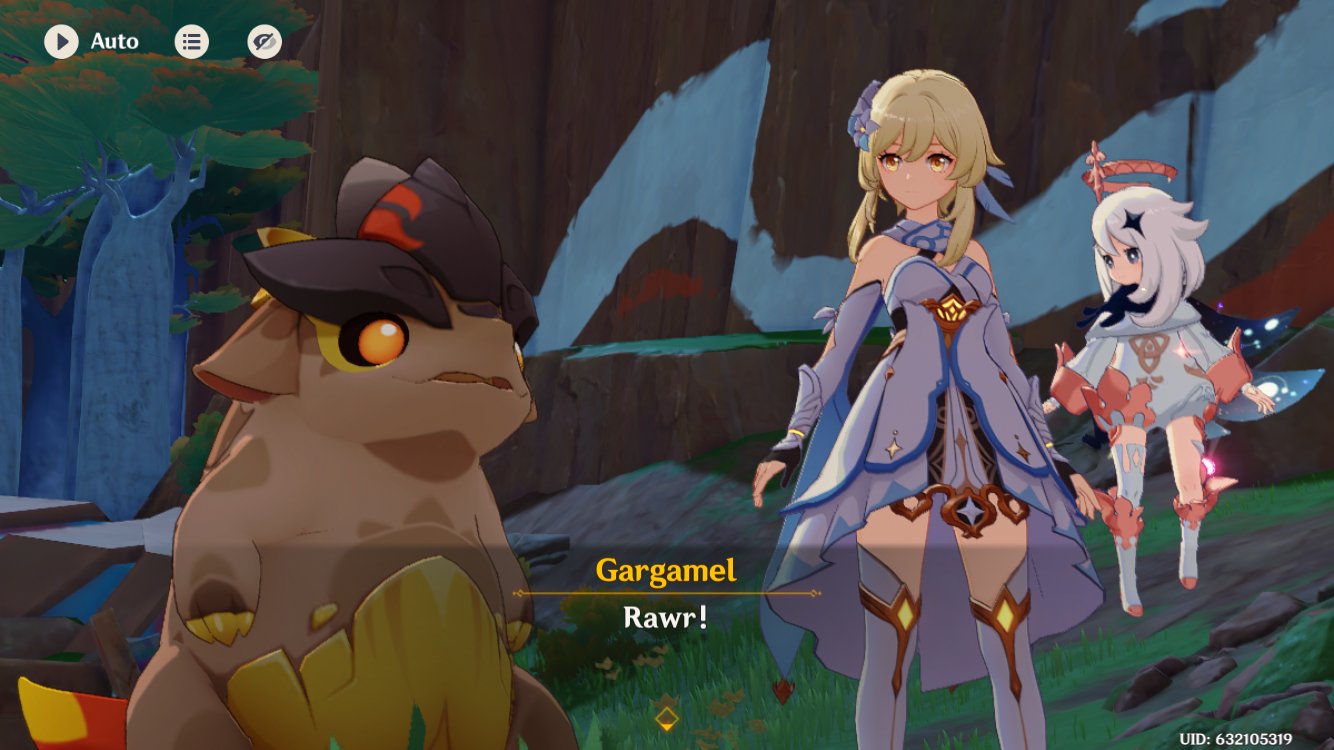Click the Auto label text
The width and height of the screenshot is (1334, 750).
coord(113,41)
